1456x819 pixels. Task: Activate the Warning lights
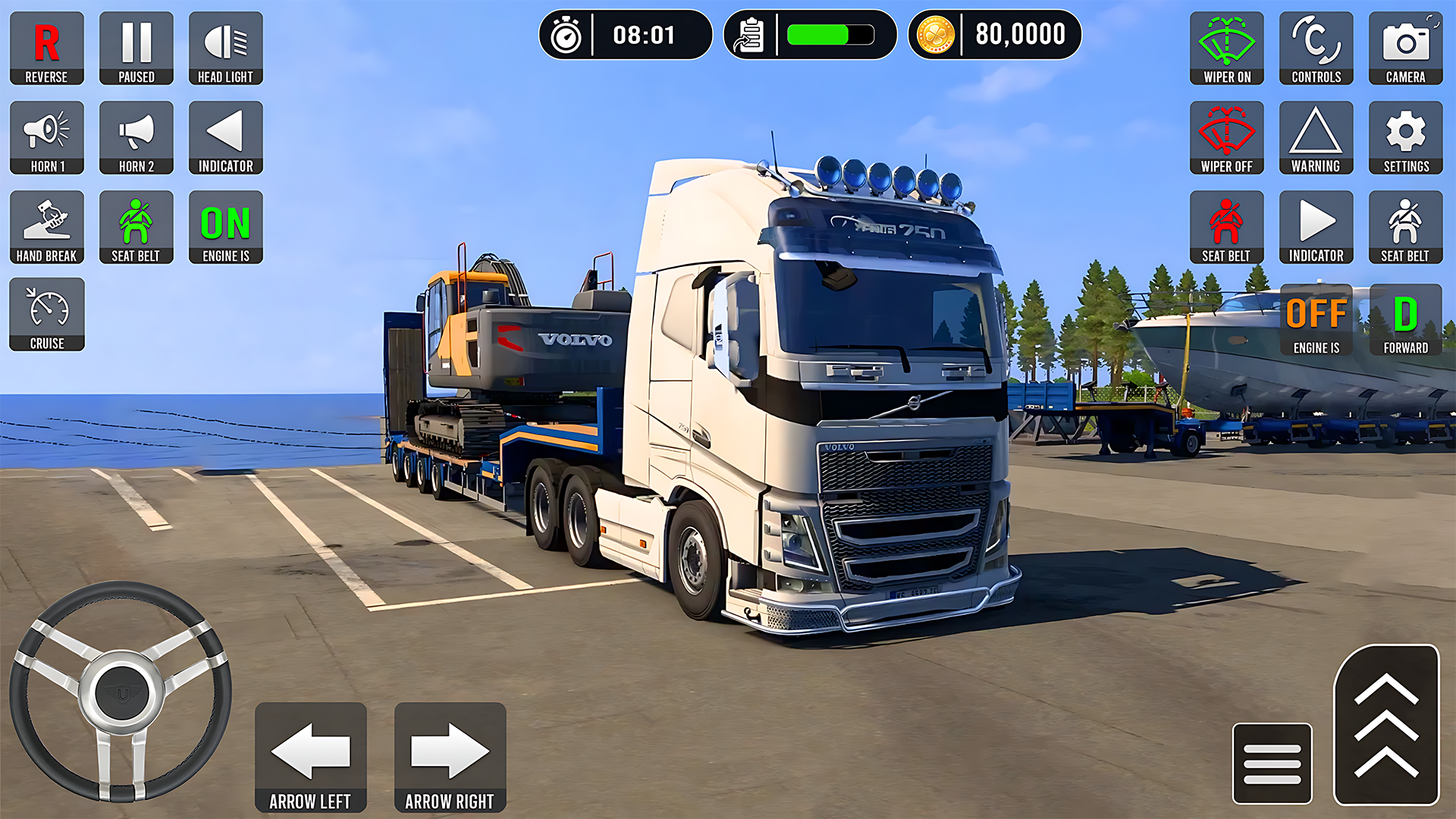pos(1316,137)
